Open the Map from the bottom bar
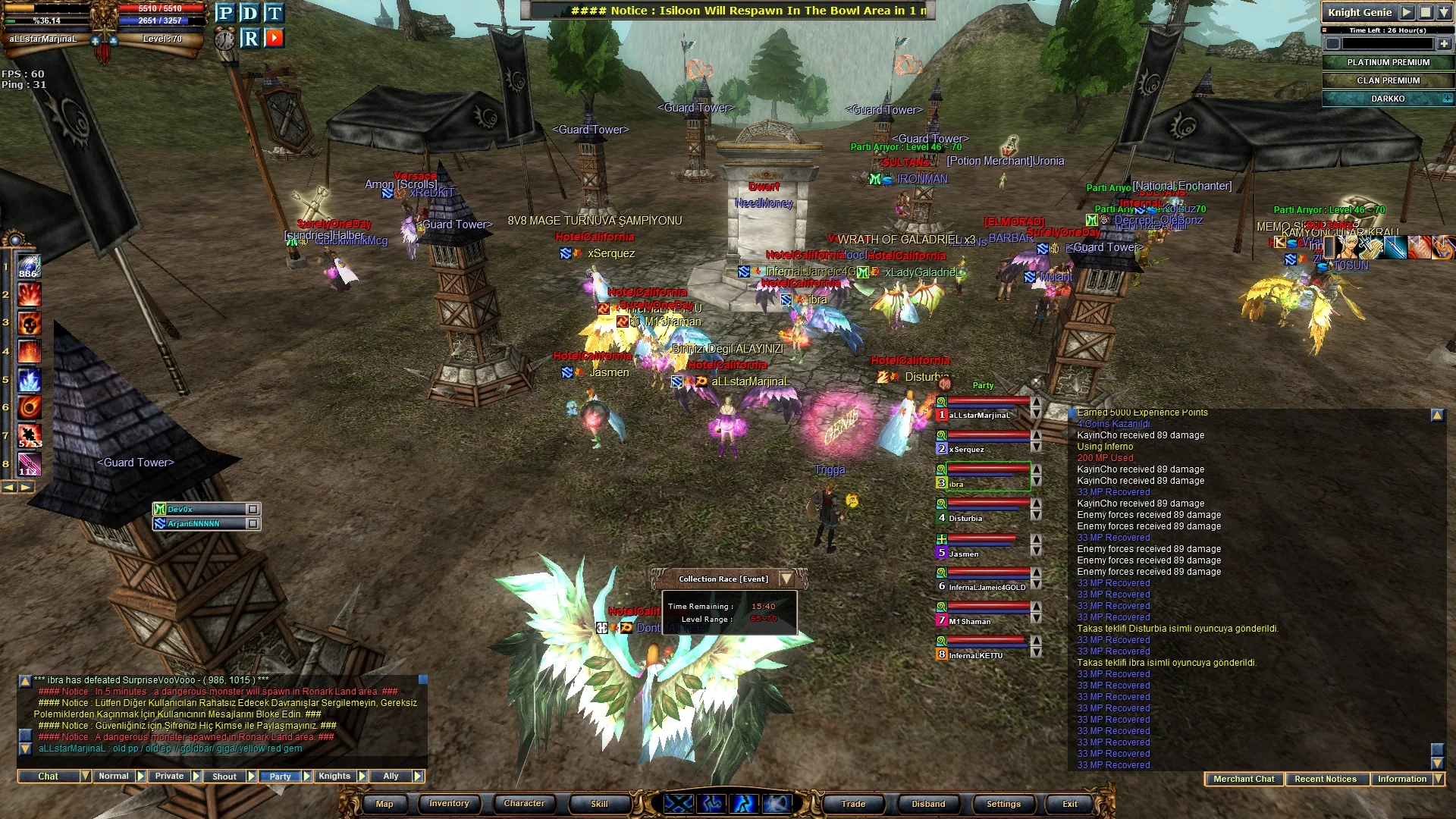Image resolution: width=1456 pixels, height=819 pixels. [x=384, y=804]
